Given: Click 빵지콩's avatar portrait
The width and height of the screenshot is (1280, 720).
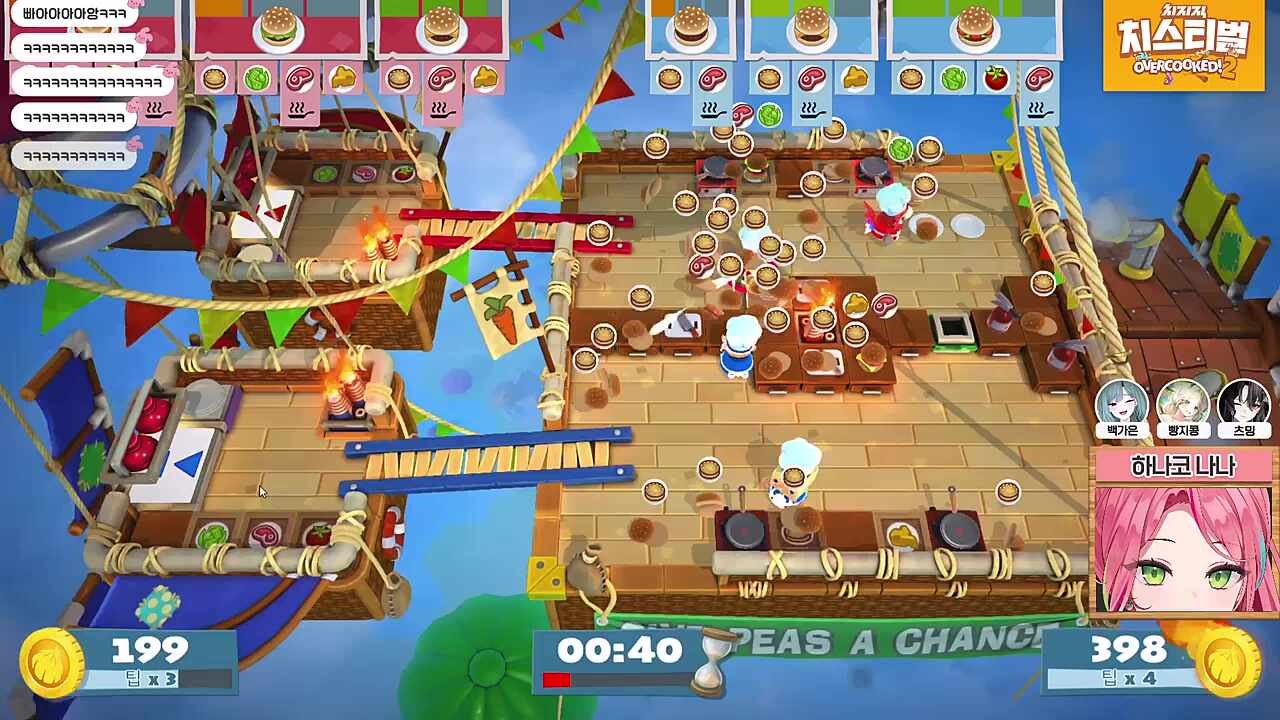Looking at the screenshot, I should [x=1183, y=404].
